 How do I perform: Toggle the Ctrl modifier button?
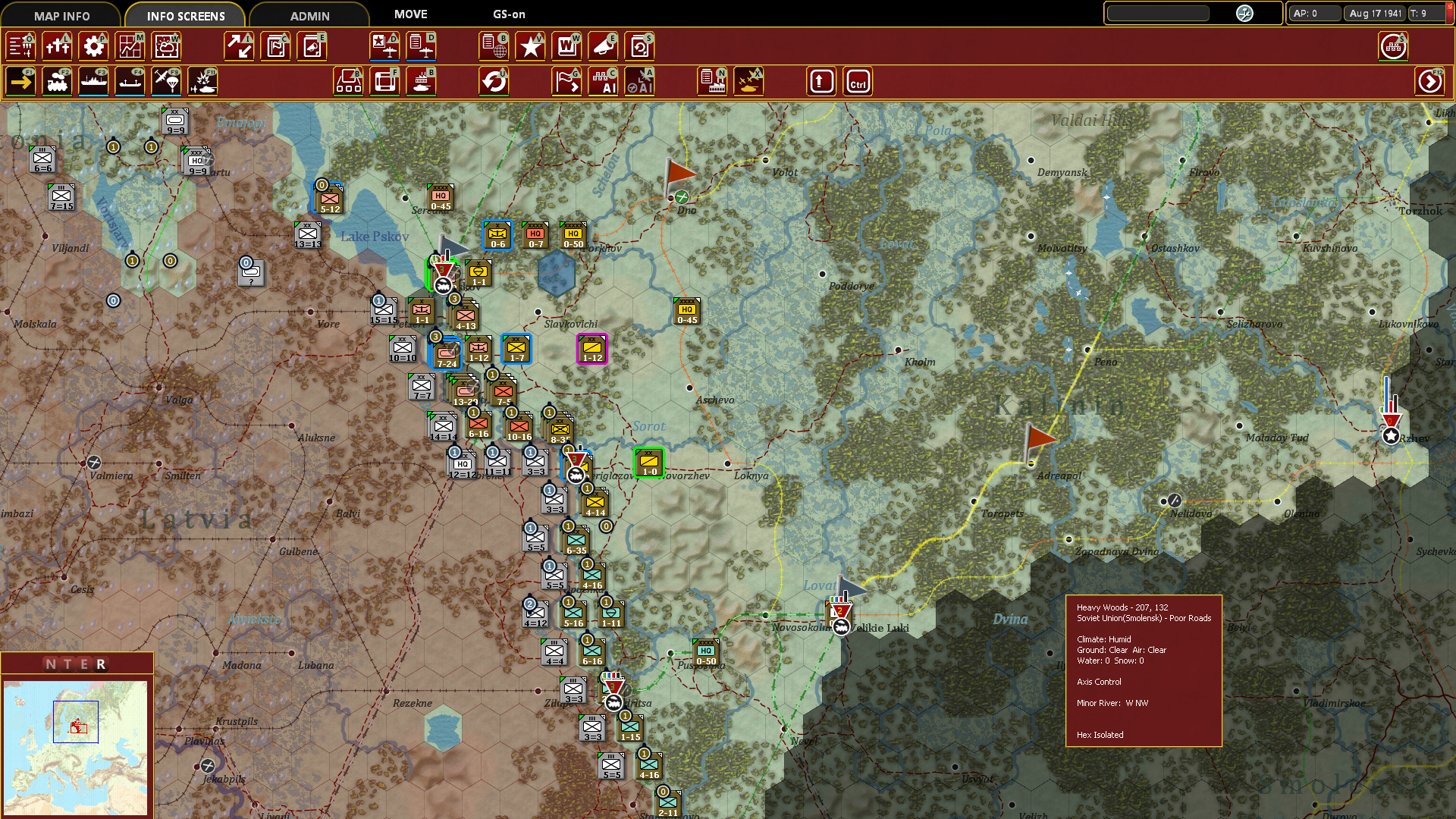(858, 81)
